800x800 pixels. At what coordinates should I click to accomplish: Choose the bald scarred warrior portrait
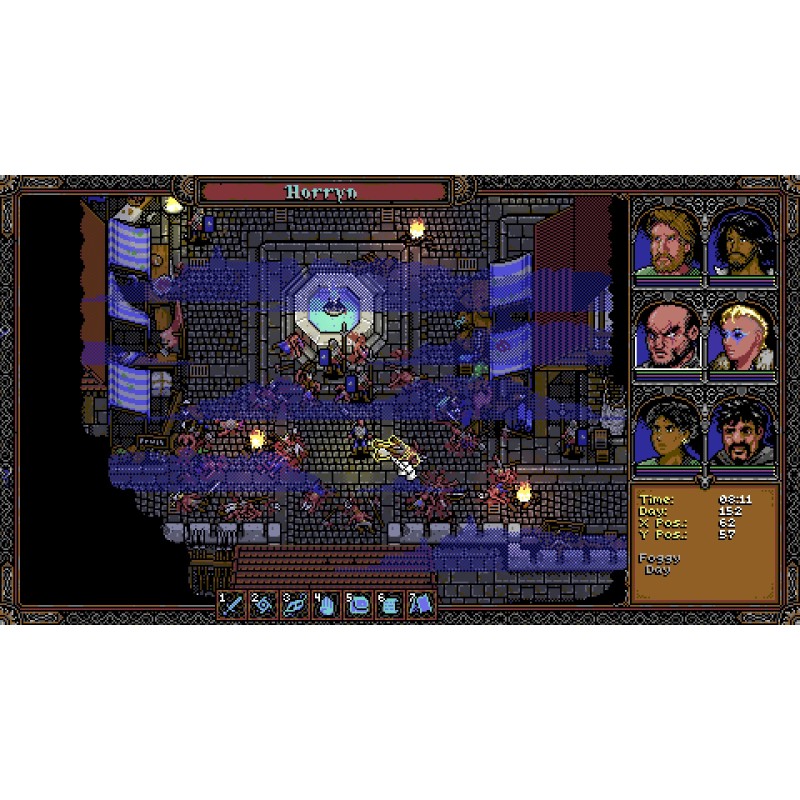point(667,336)
